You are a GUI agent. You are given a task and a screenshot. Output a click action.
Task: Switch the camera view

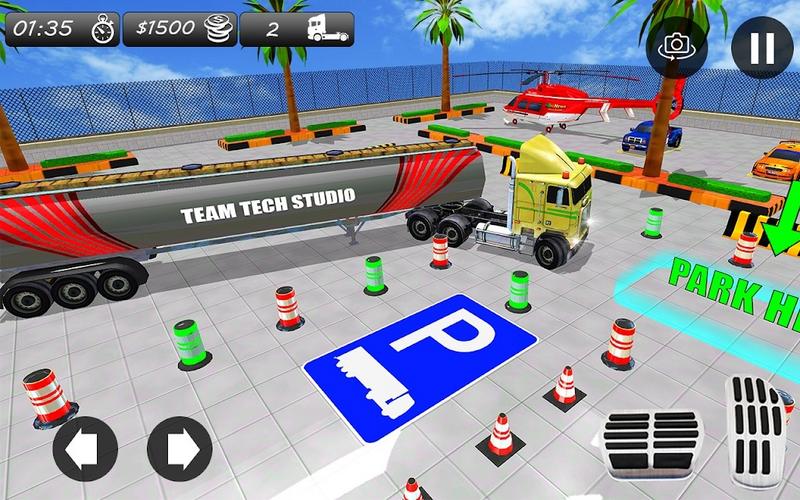pos(678,46)
